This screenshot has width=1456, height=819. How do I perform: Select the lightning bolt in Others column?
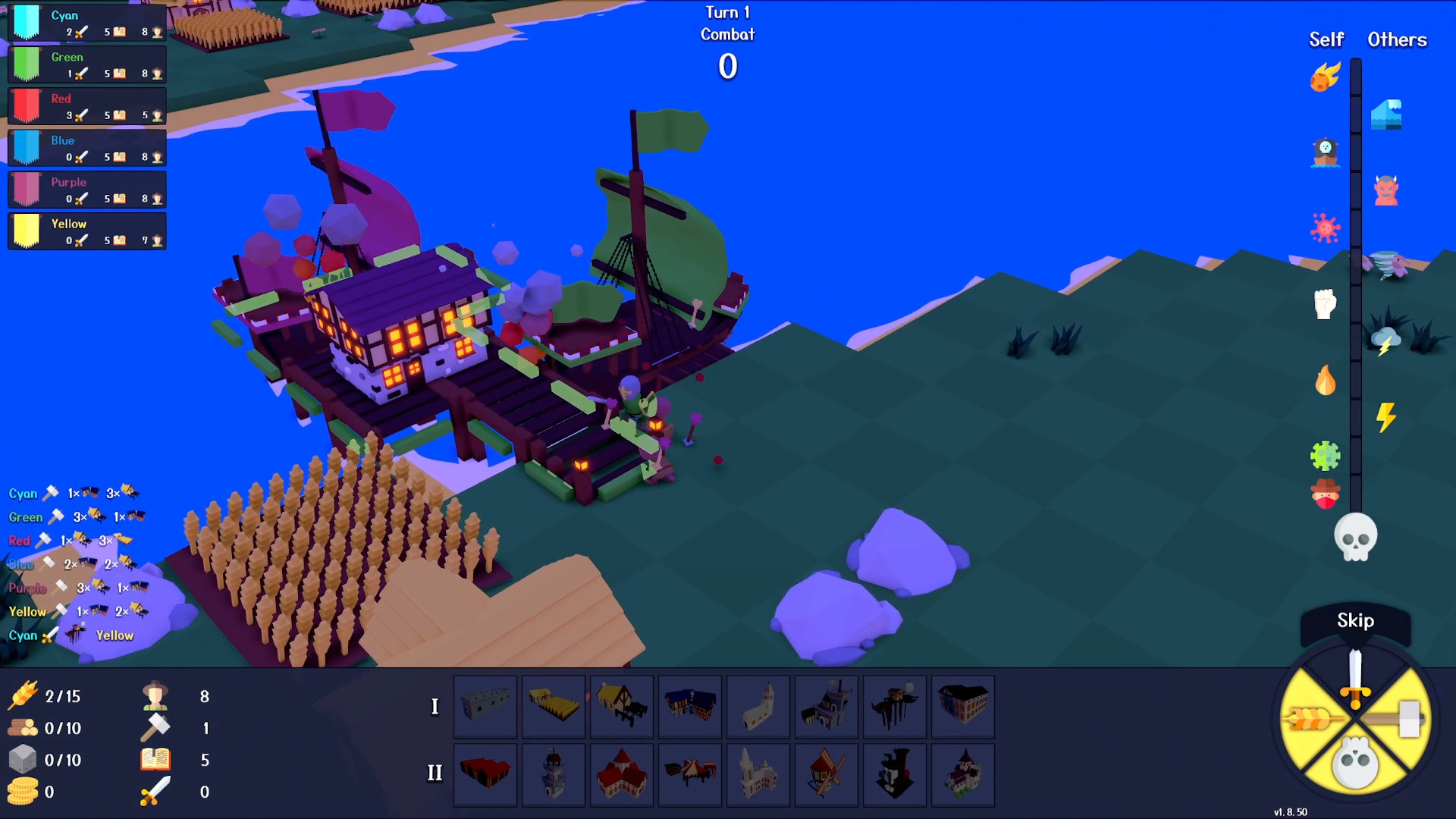(x=1388, y=419)
